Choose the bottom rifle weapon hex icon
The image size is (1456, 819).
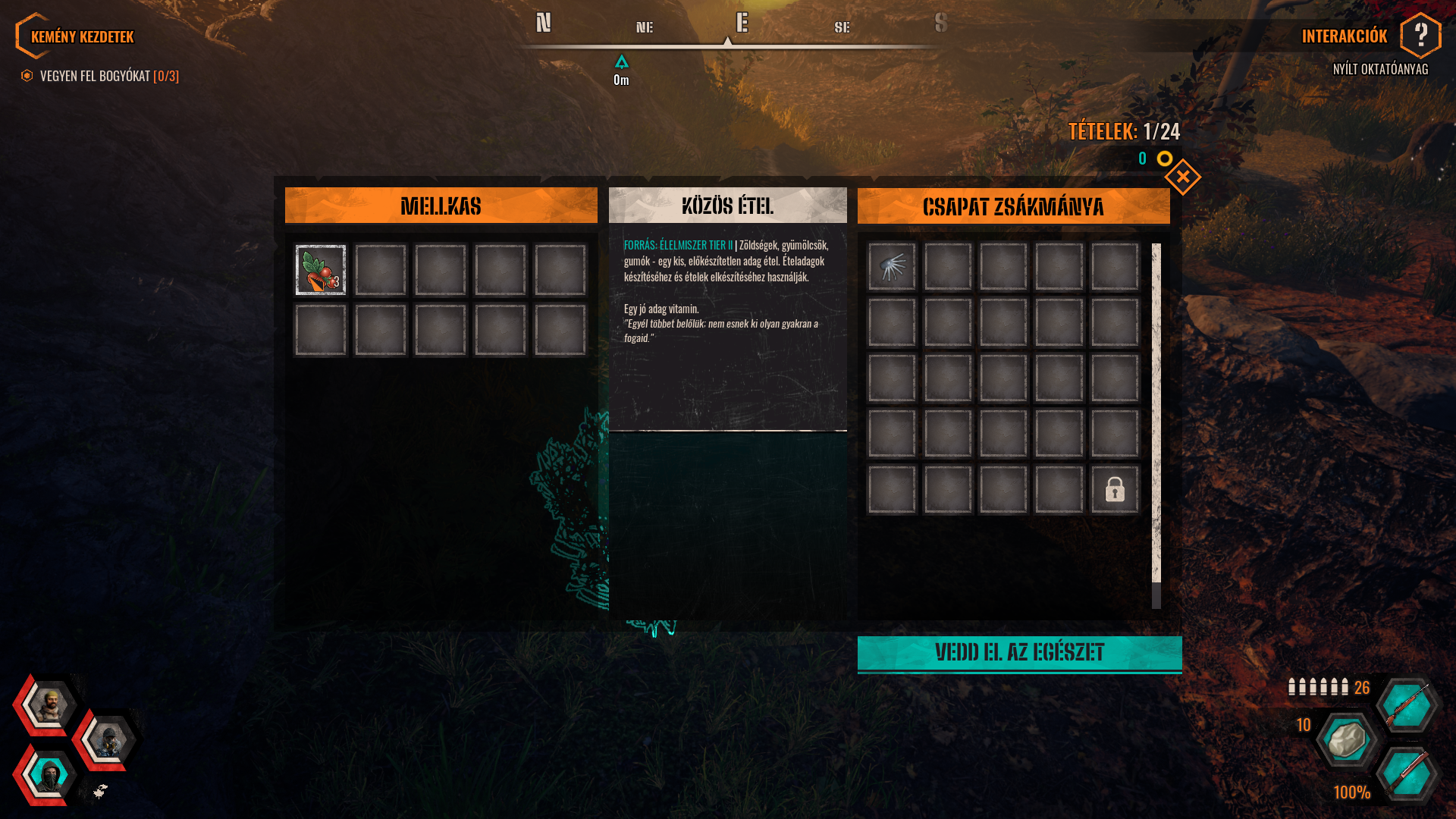(x=1407, y=774)
